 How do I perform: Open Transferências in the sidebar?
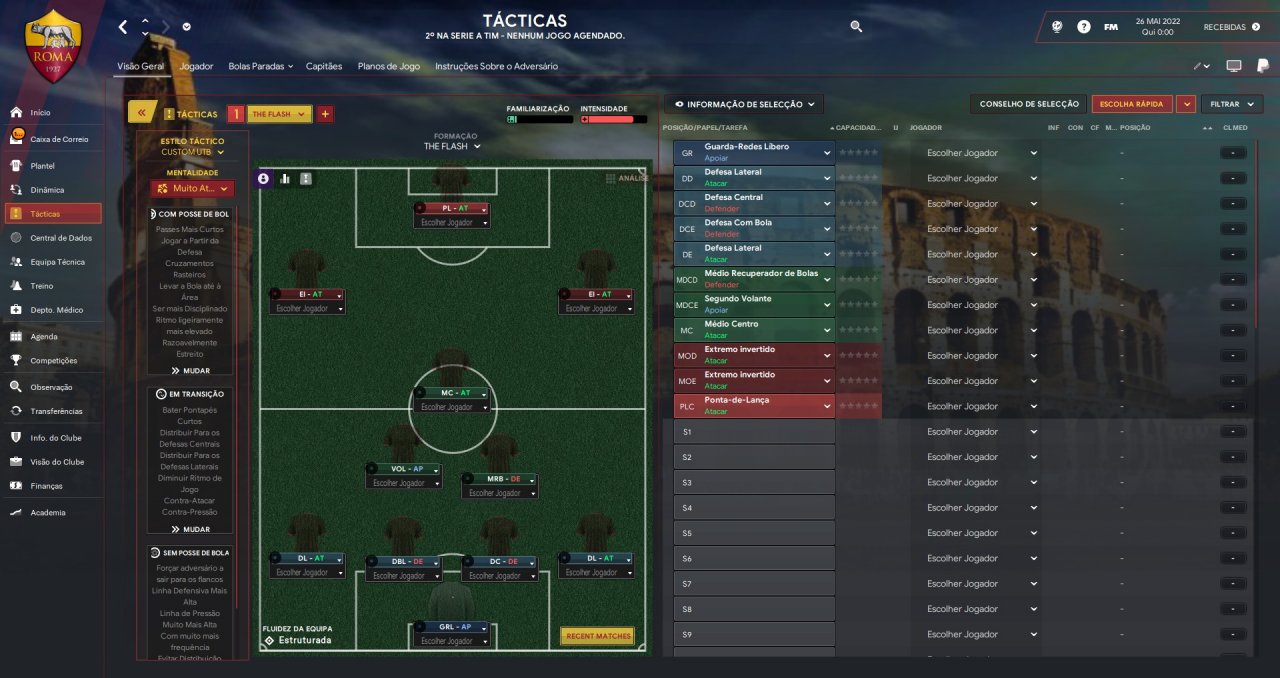click(x=56, y=411)
